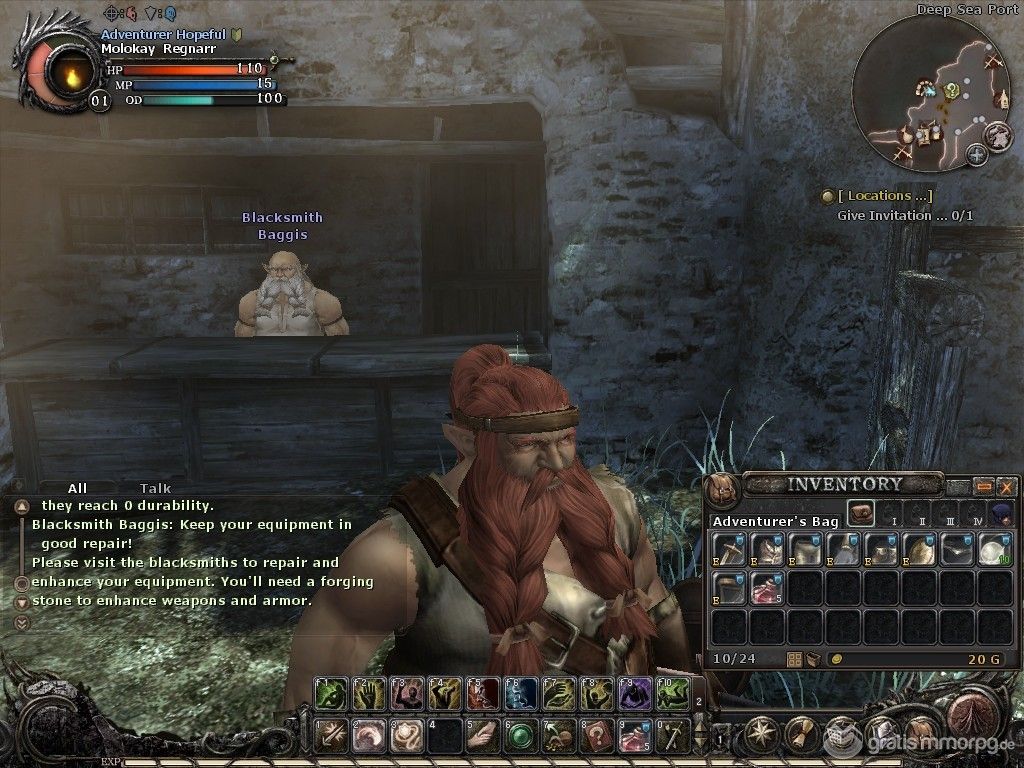Screen dimensions: 1024x768
Task: Minimize the Inventory window
Action: (x=984, y=487)
